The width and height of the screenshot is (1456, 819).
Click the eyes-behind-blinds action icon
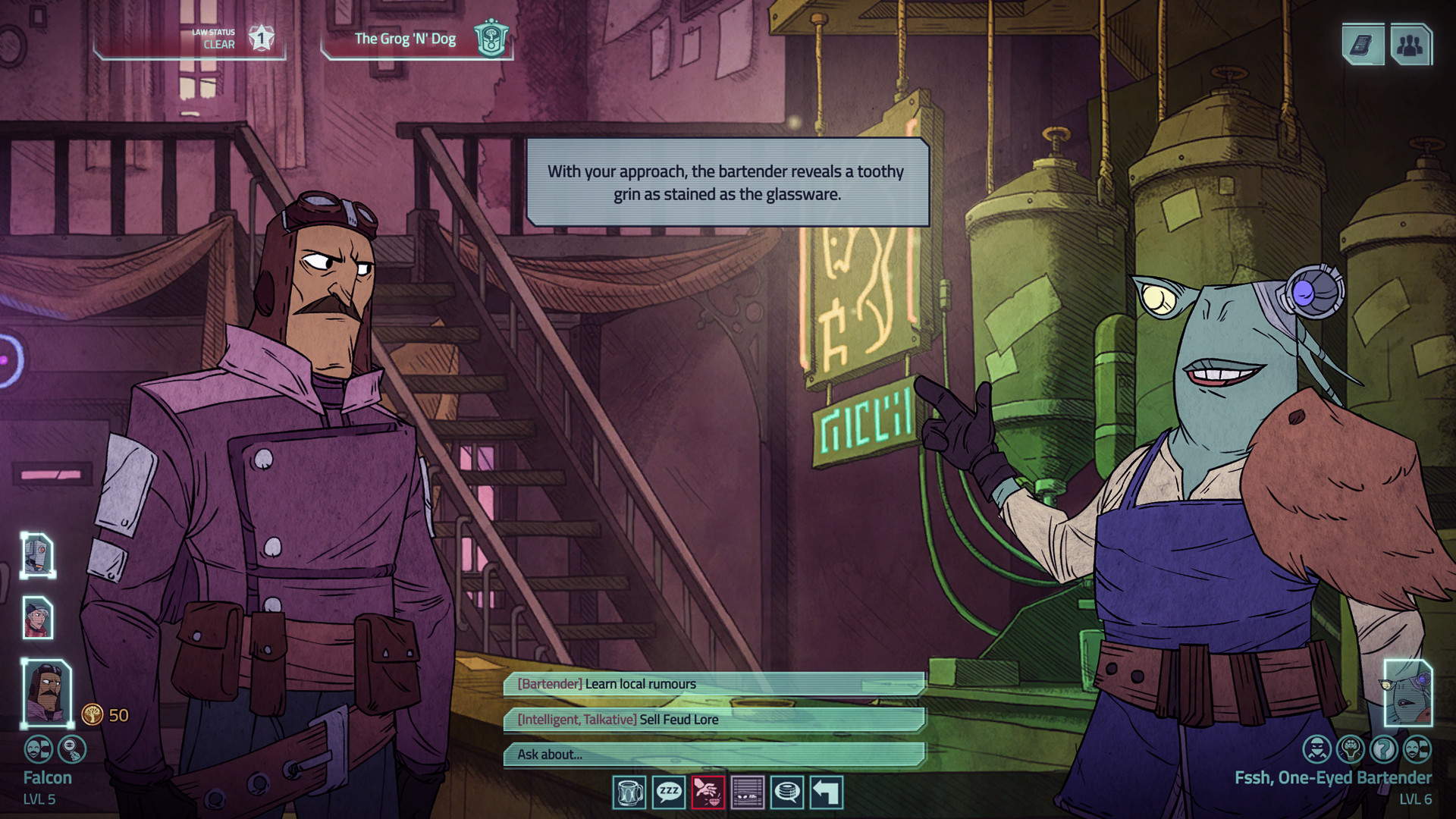pos(748,792)
